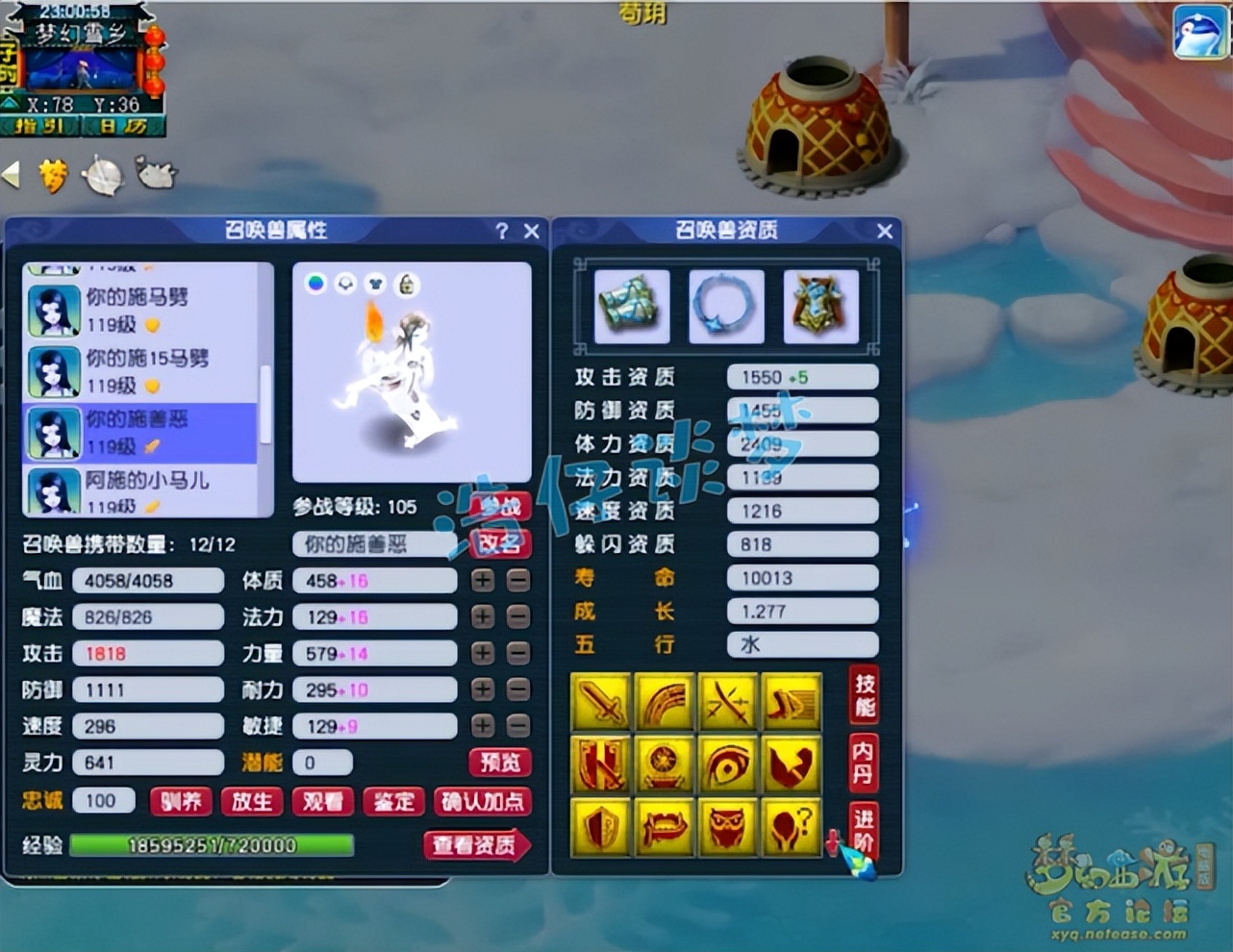1233x952 pixels.
Task: Toggle the lock icon above the pet model
Action: (408, 284)
